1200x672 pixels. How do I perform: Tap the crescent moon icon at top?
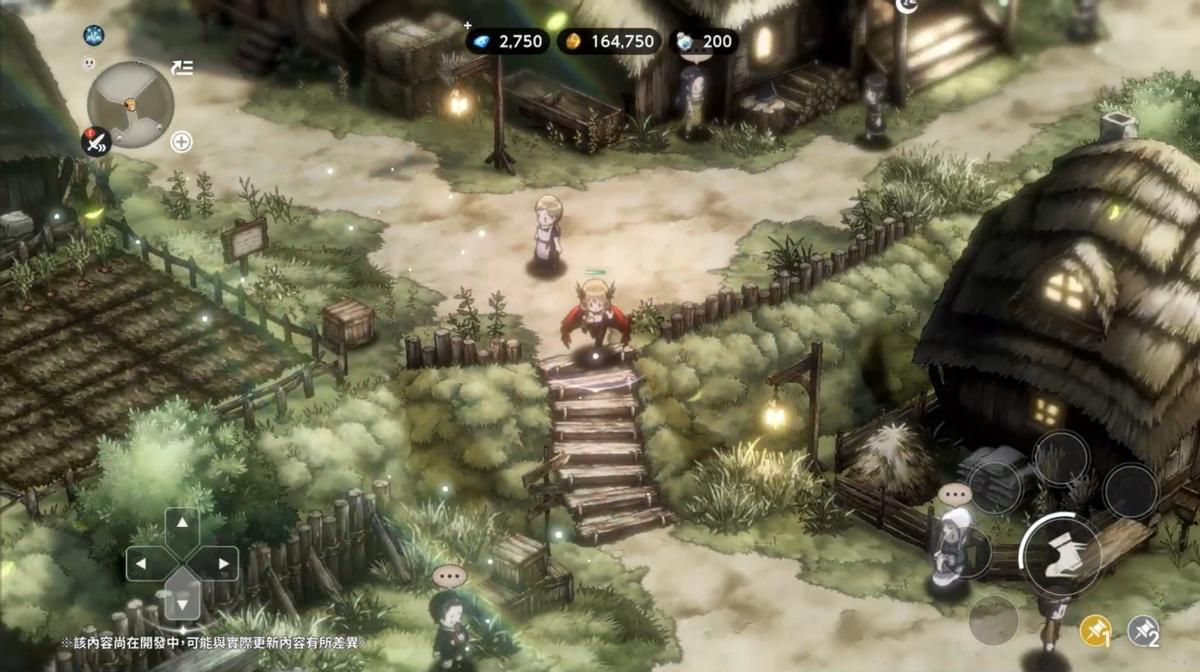tap(907, 5)
